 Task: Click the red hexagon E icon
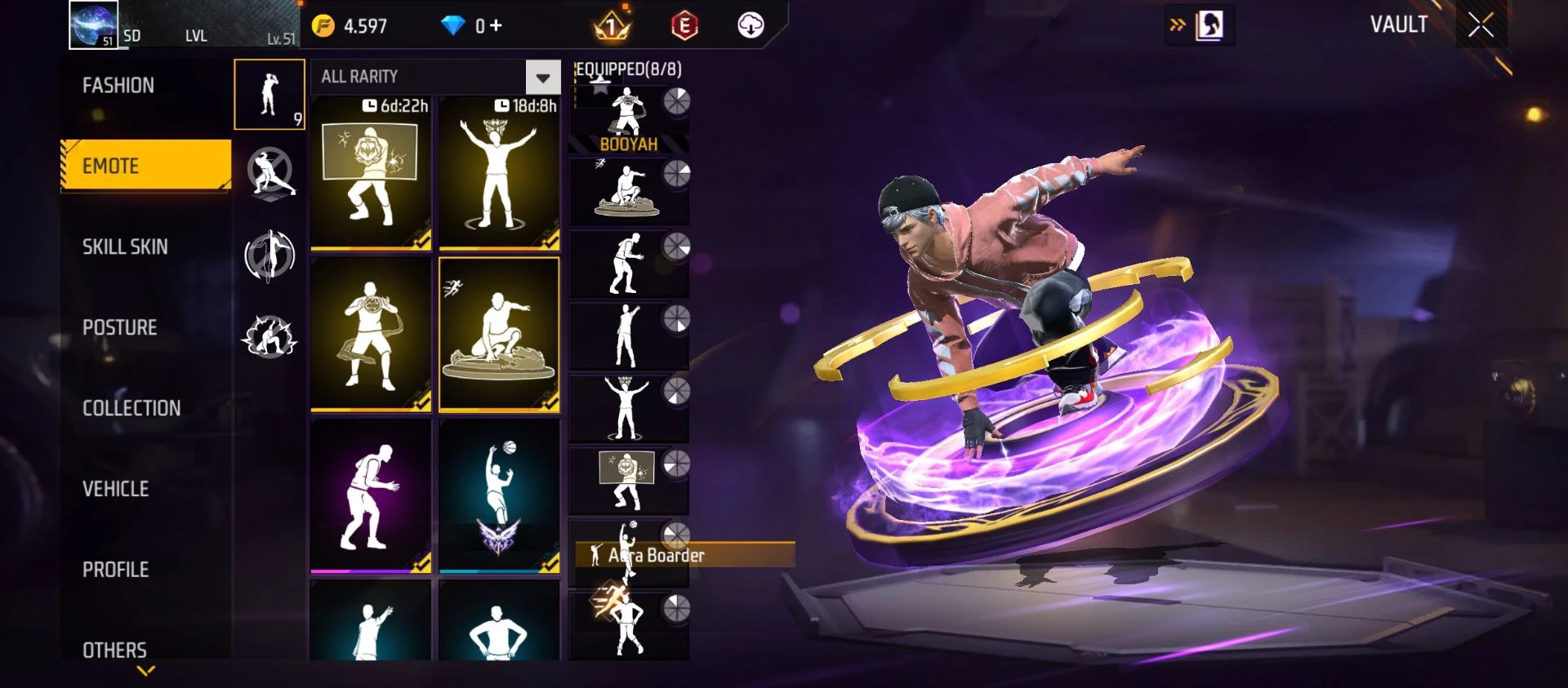(x=684, y=26)
